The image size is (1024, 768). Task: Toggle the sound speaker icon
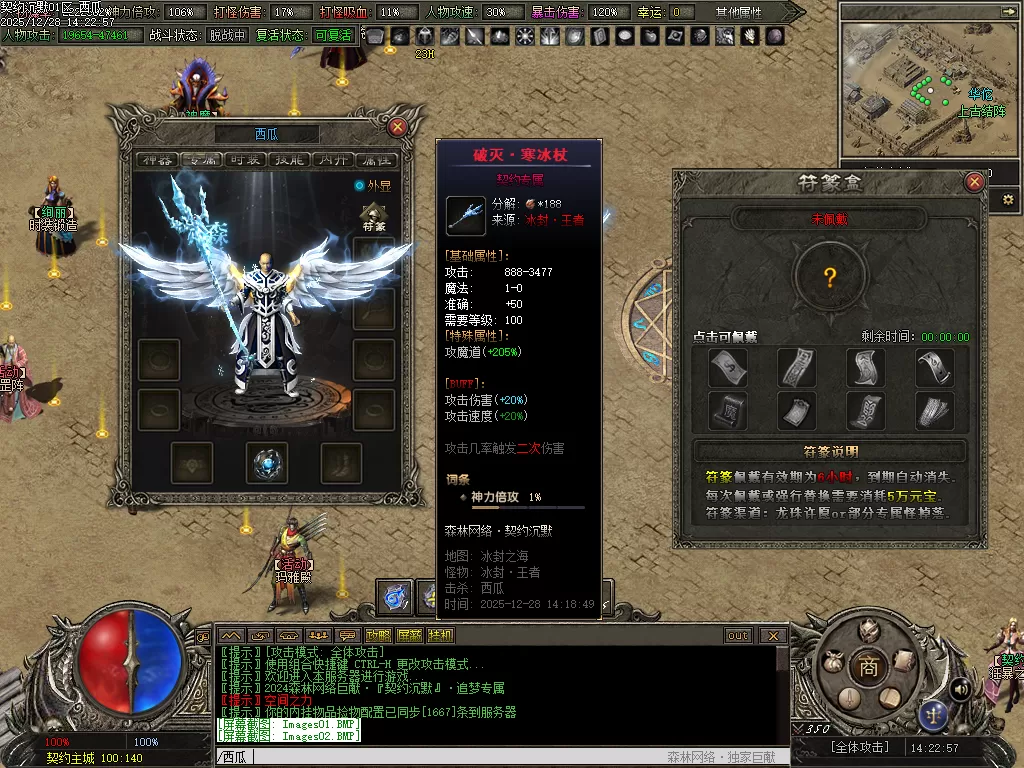(960, 688)
